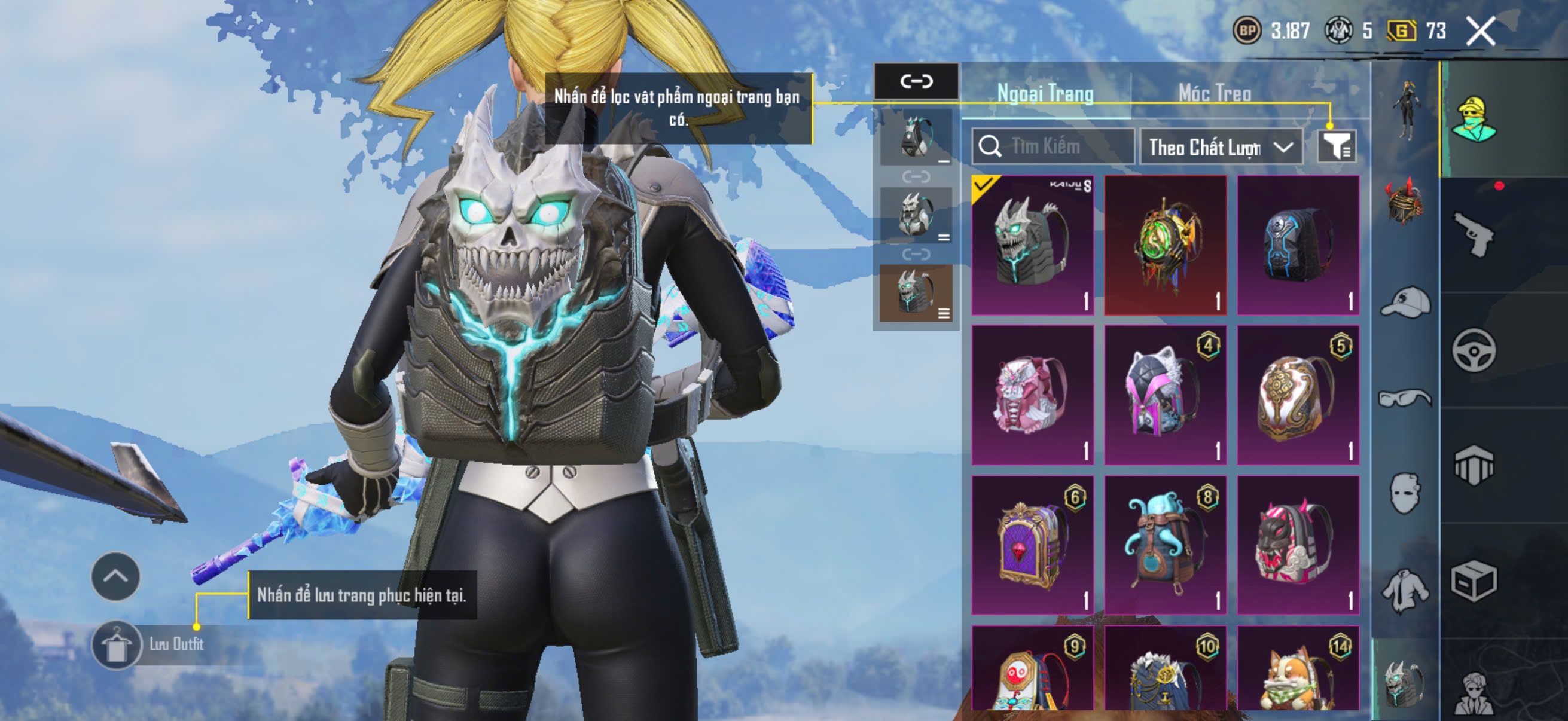Select the shirt clothing category
Image resolution: width=1568 pixels, height=721 pixels.
(1405, 590)
